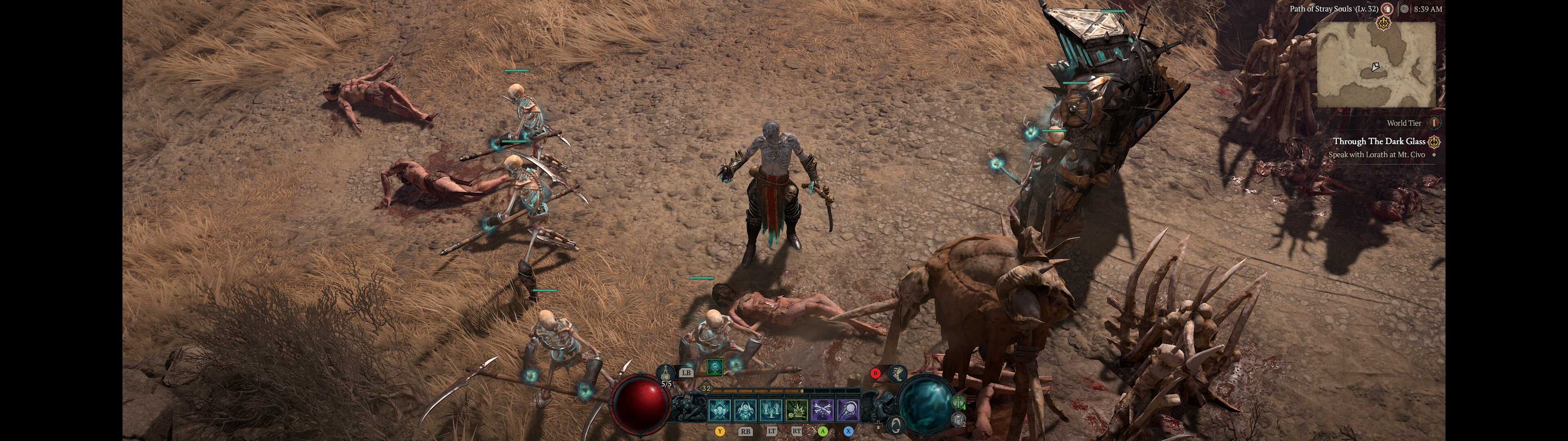Trigger the green explosion skill
The image size is (1568, 441).
point(797,410)
